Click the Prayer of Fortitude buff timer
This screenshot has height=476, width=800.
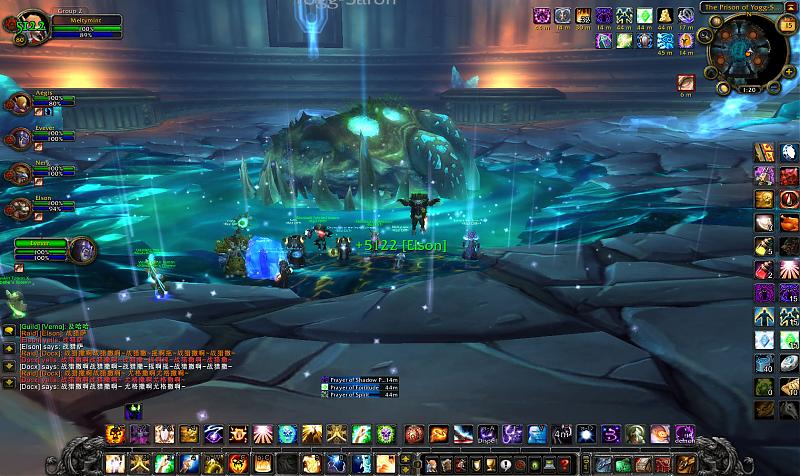pos(362,387)
